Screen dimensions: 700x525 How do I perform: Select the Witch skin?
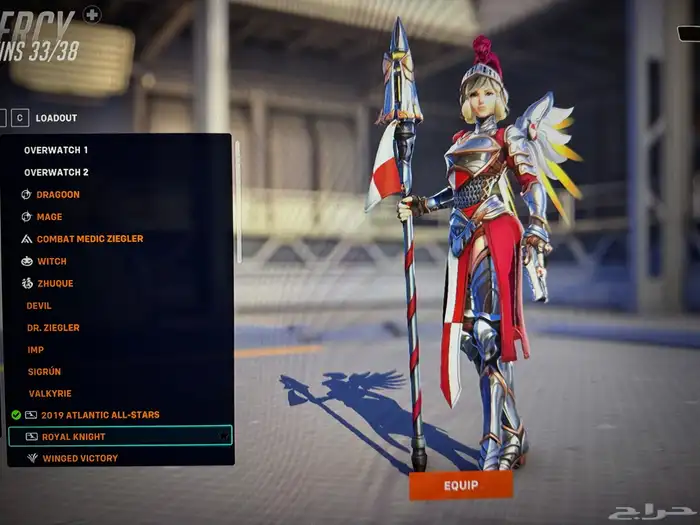point(52,261)
